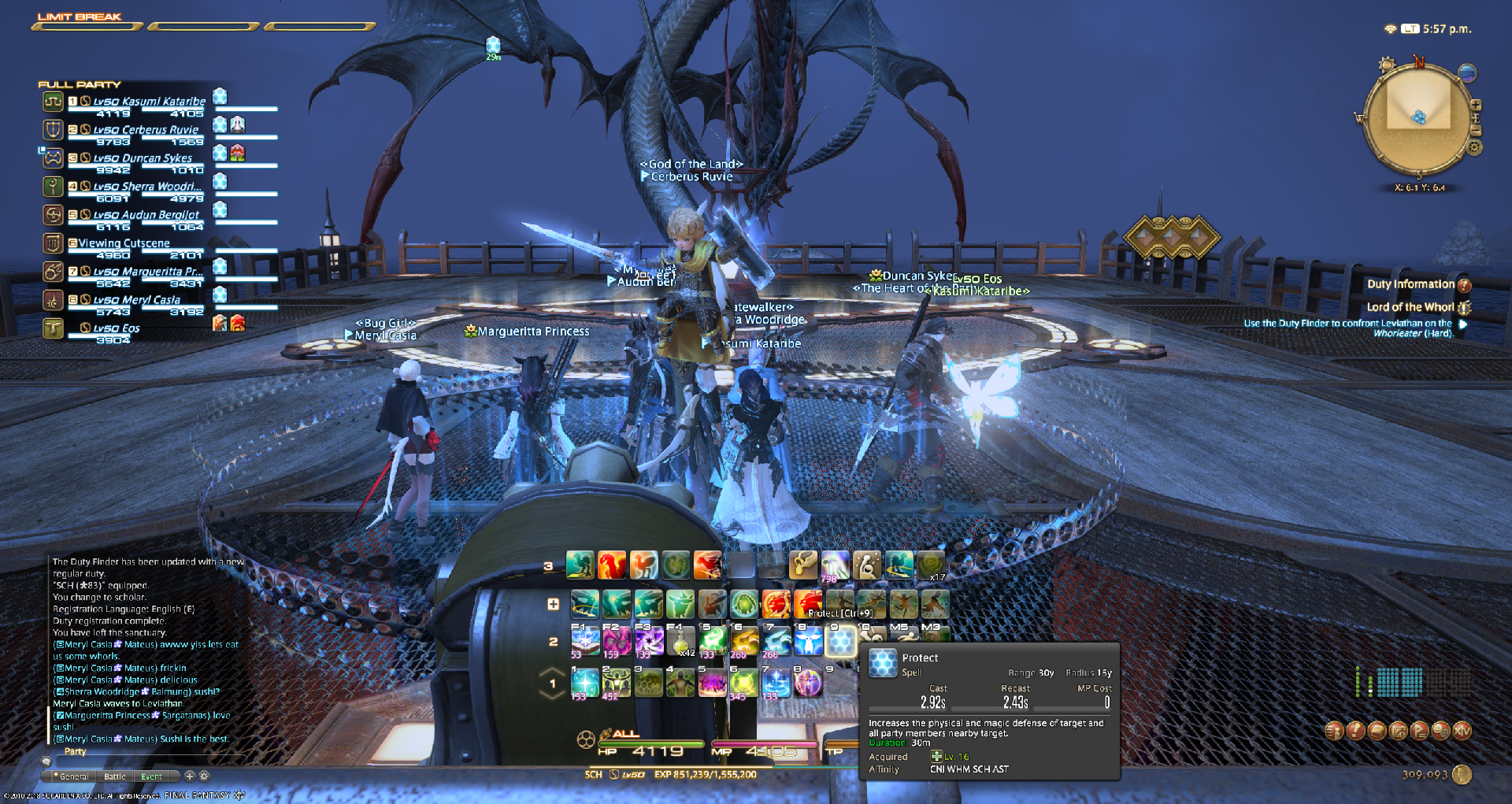Zoom in on the minimap
1512x804 pixels.
pyautogui.click(x=1476, y=105)
